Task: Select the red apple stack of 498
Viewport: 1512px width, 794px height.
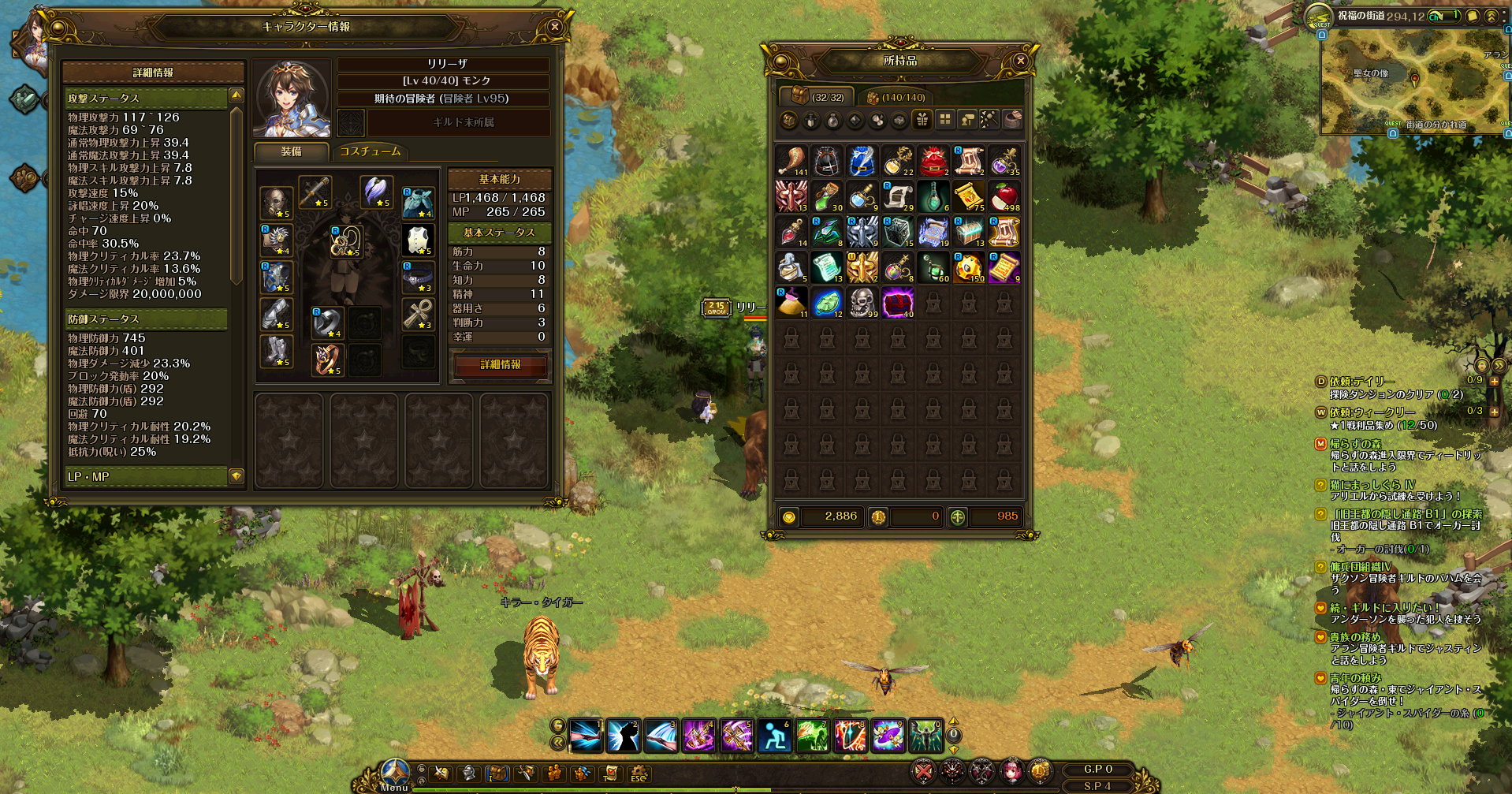Action: click(1004, 196)
